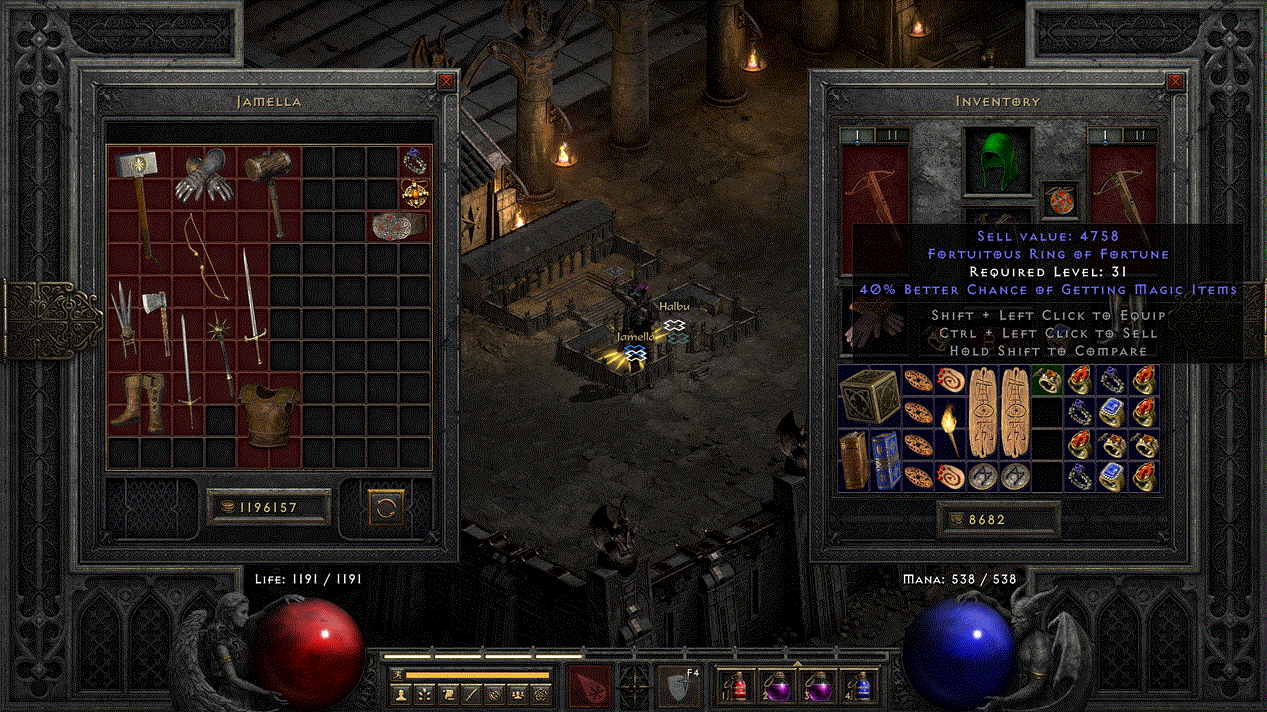Close the Inventory panel

tap(1175, 83)
